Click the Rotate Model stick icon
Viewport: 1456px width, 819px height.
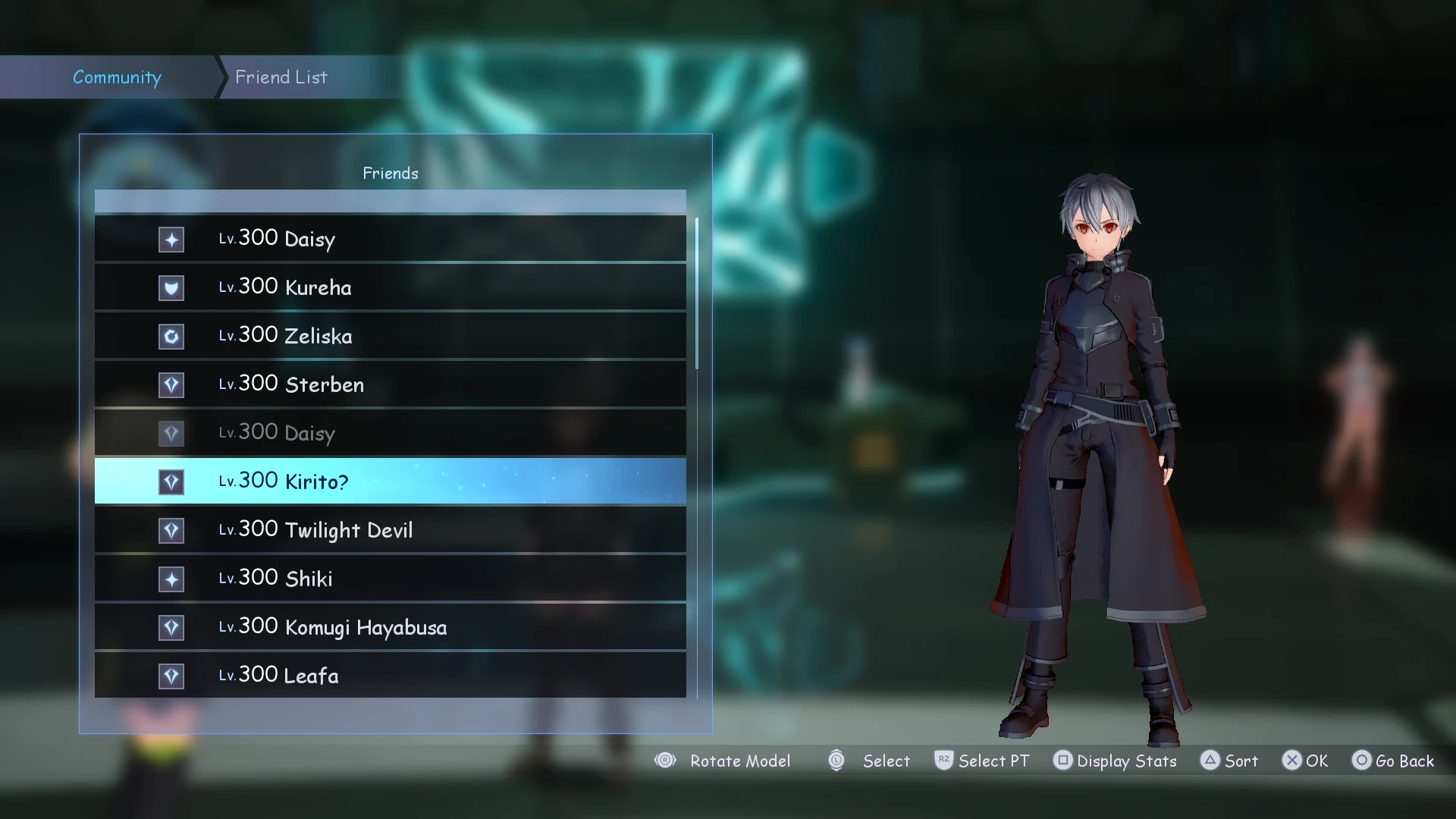pyautogui.click(x=665, y=761)
